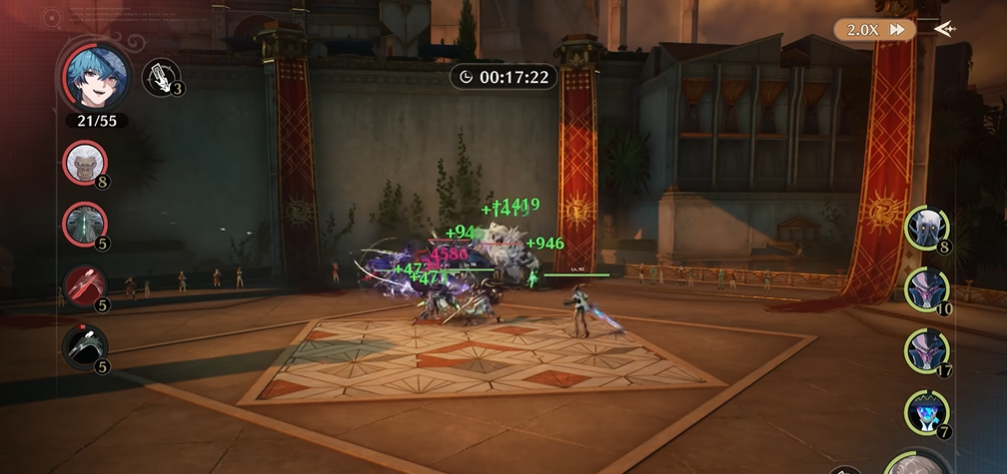Screen dimensions: 1007x474
Task: Inspect the enemy unit portrait numbered 10
Action: tap(926, 290)
